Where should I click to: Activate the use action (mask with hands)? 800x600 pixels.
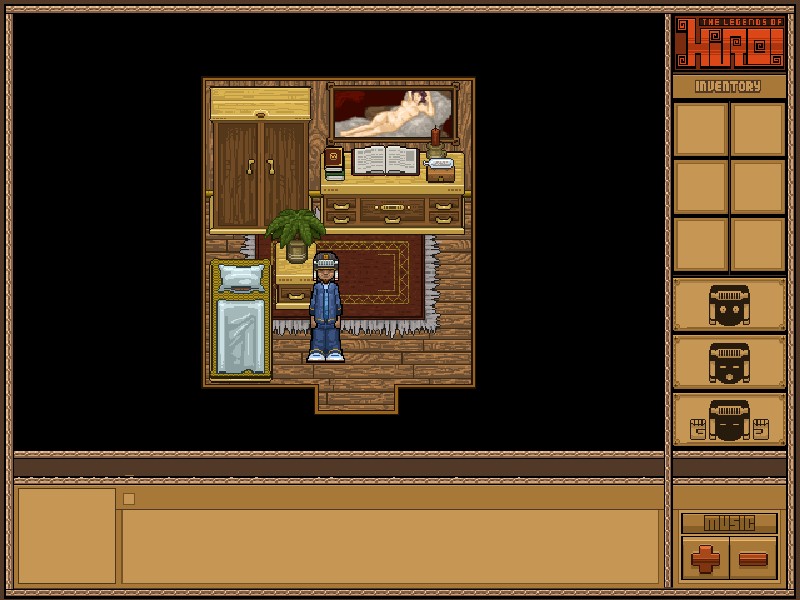729,420
